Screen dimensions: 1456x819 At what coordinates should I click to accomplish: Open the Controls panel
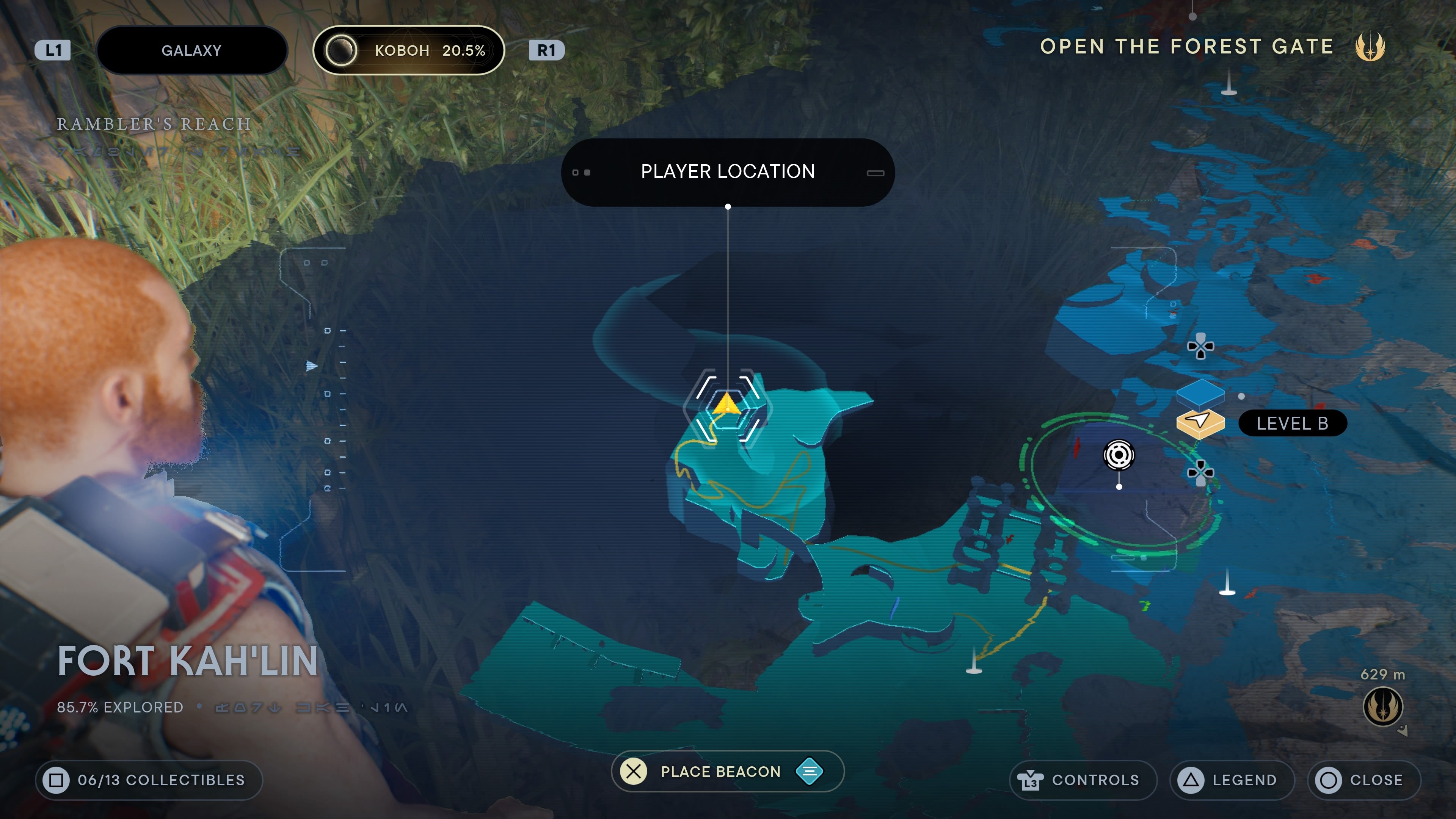click(1083, 780)
